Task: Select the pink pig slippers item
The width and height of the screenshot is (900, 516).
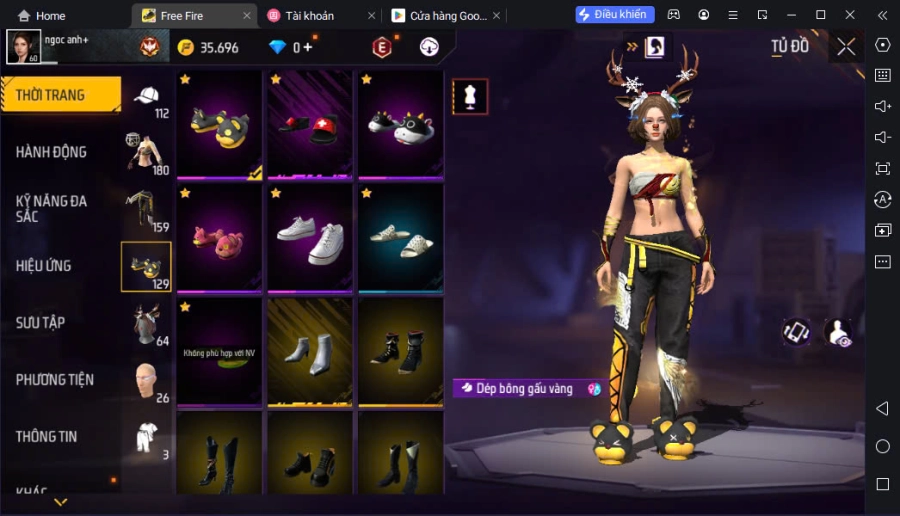Action: click(220, 238)
